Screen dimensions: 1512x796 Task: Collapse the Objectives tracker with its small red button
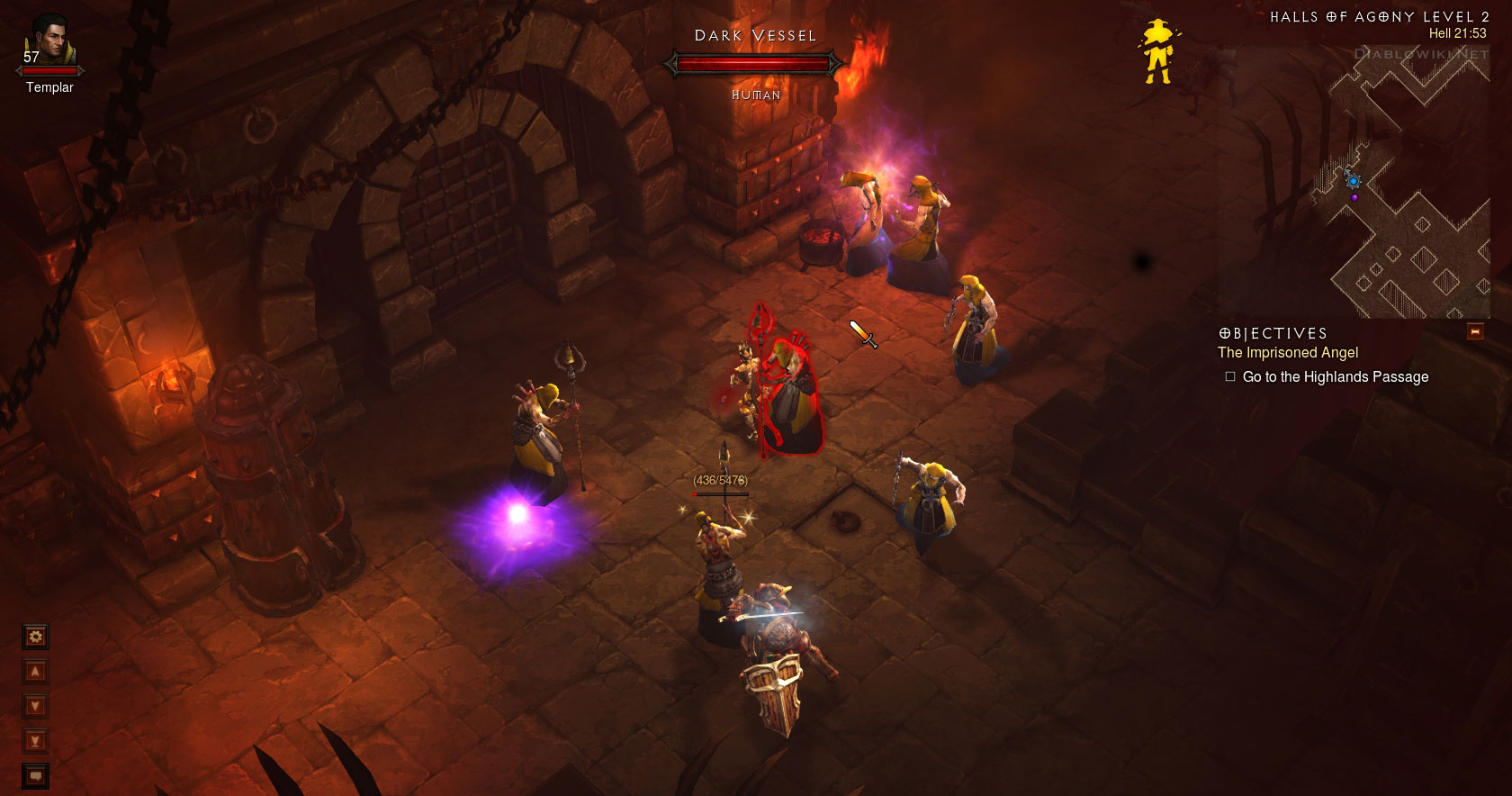tap(1475, 332)
